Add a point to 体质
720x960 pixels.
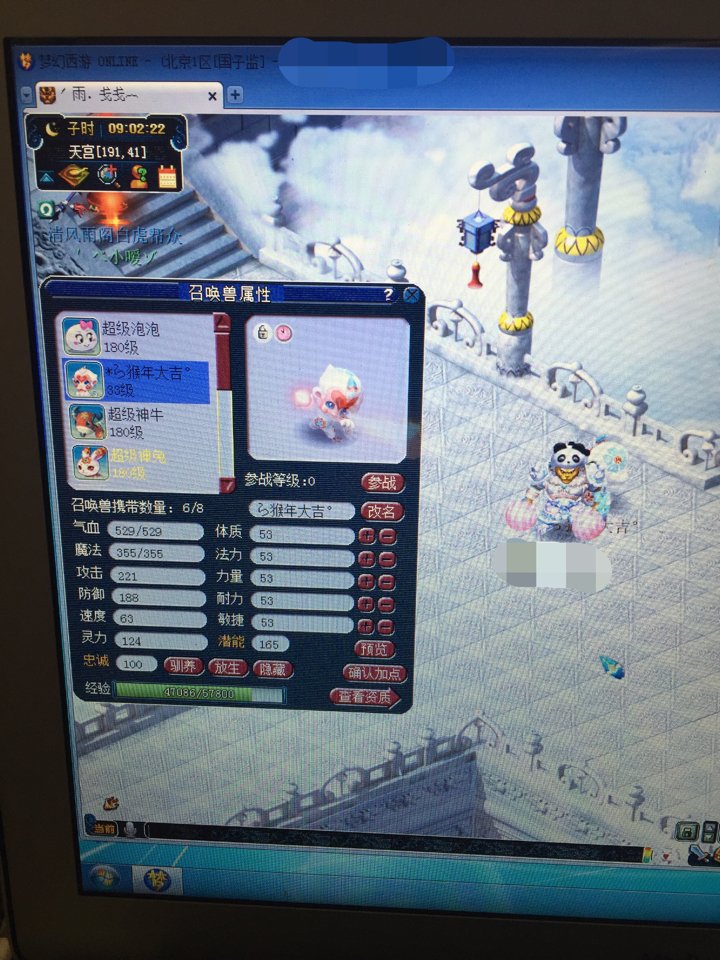click(368, 536)
